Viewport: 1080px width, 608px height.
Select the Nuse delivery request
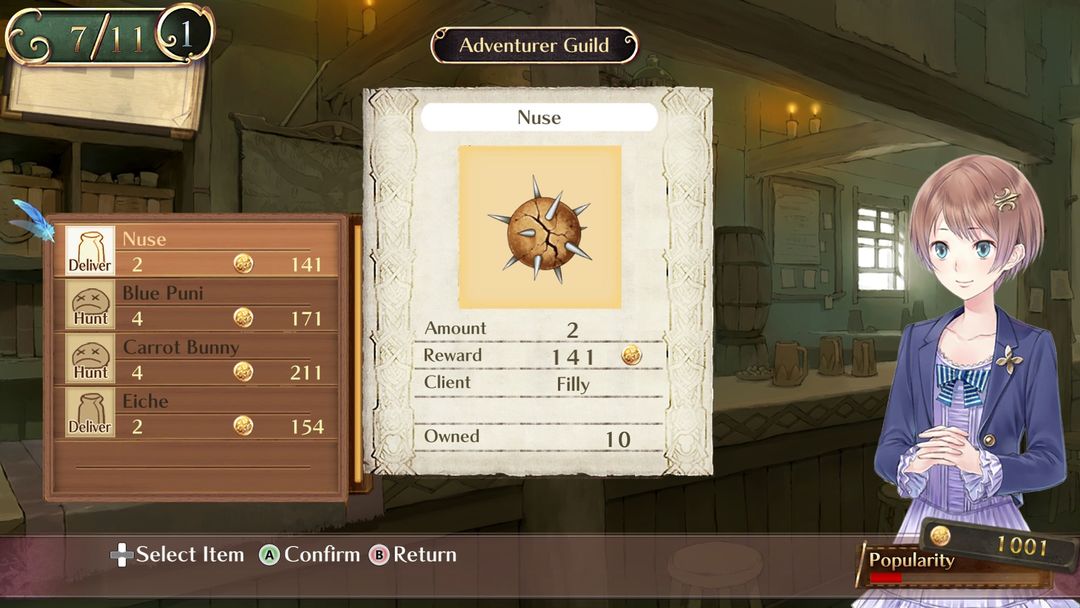(x=198, y=251)
